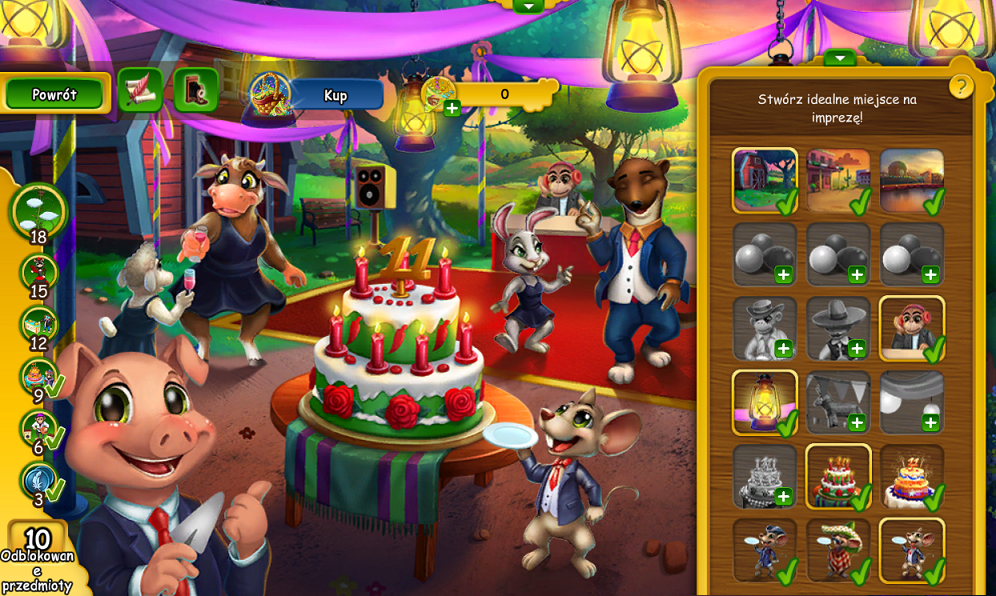Click the Kup buy button
The image size is (996, 596).
(x=336, y=95)
